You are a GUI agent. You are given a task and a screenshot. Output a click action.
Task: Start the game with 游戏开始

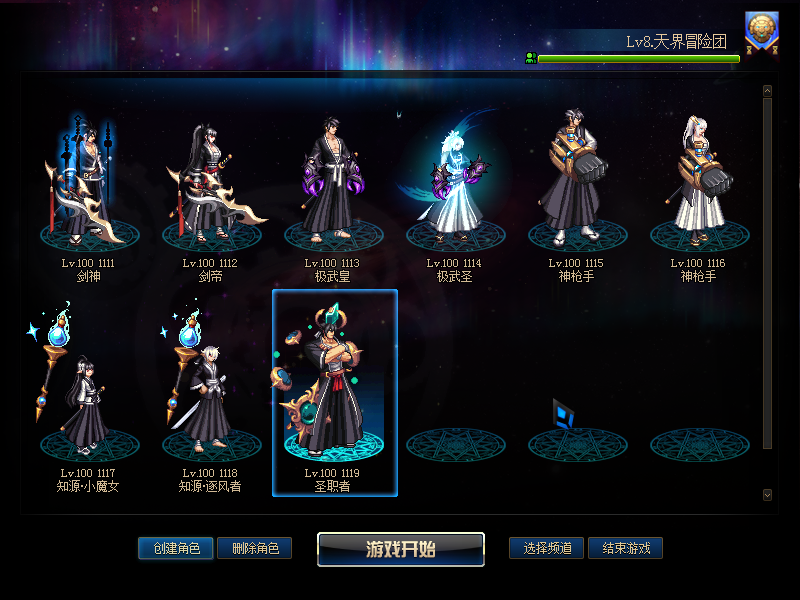[x=401, y=549]
